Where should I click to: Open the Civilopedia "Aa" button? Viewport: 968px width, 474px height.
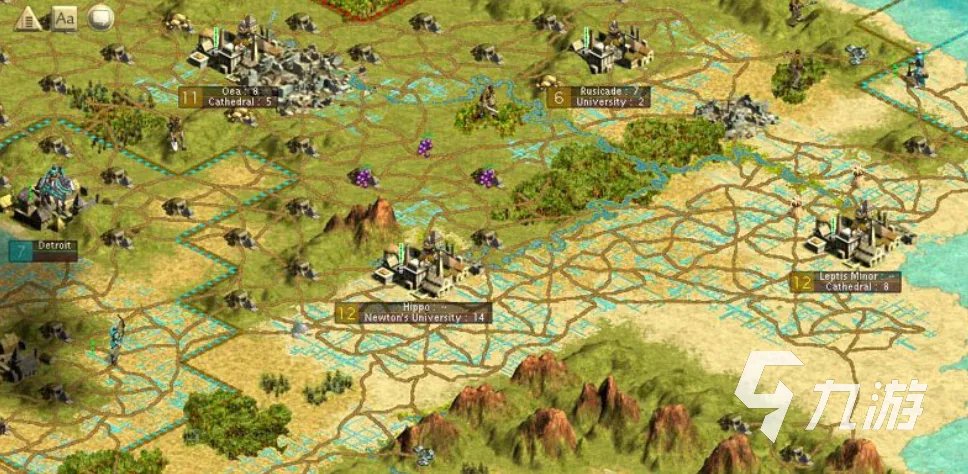click(64, 17)
